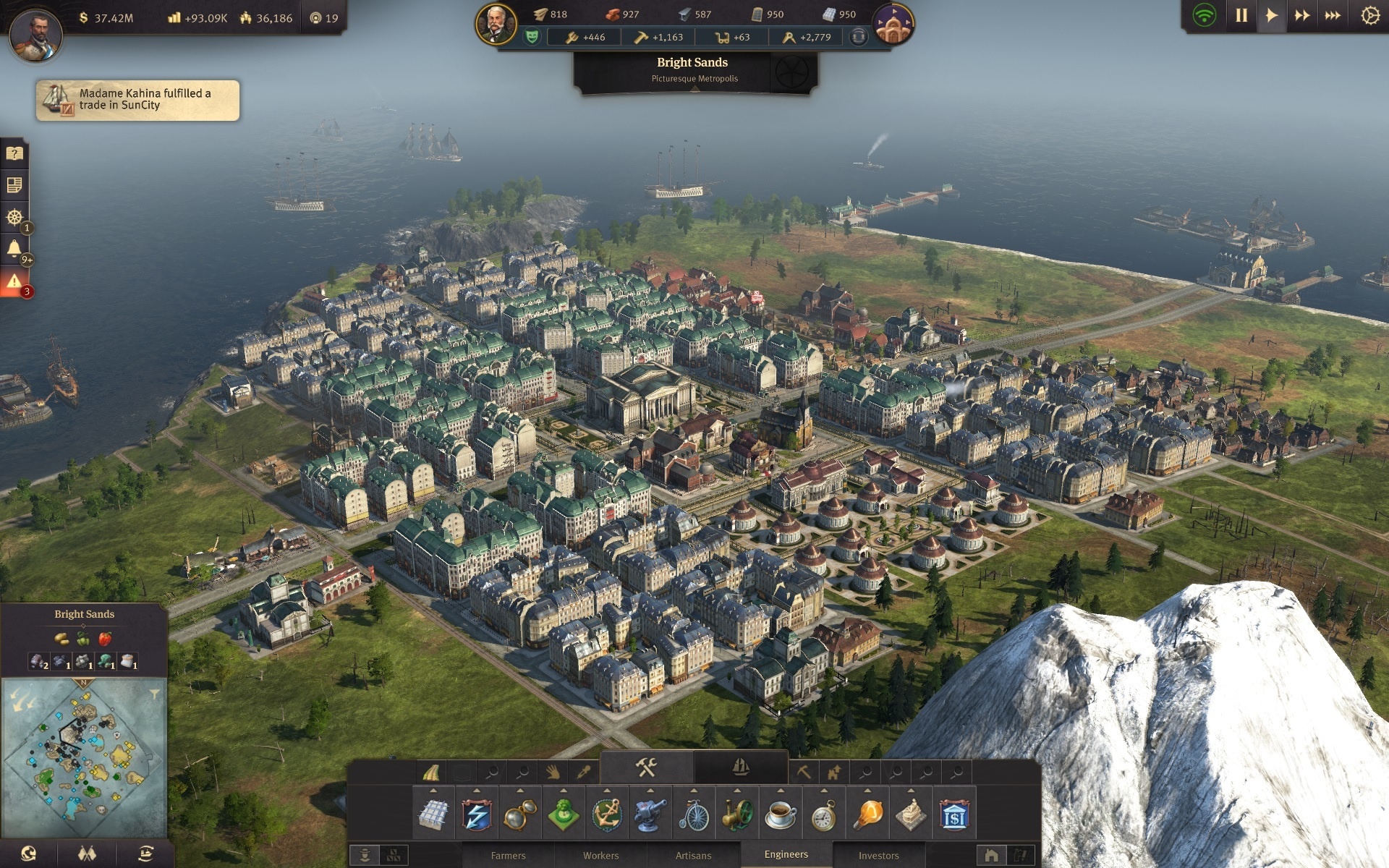Select the Artisans population tab
Image resolution: width=1389 pixels, height=868 pixels.
693,855
